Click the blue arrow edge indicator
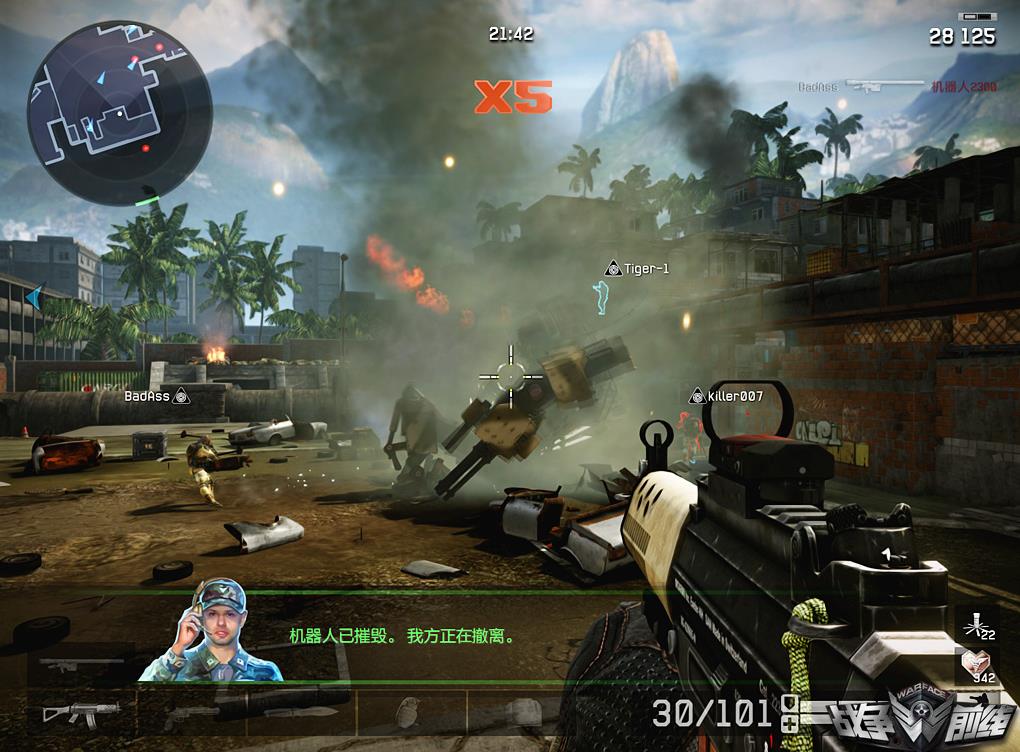This screenshot has width=1020, height=752. pos(35,296)
